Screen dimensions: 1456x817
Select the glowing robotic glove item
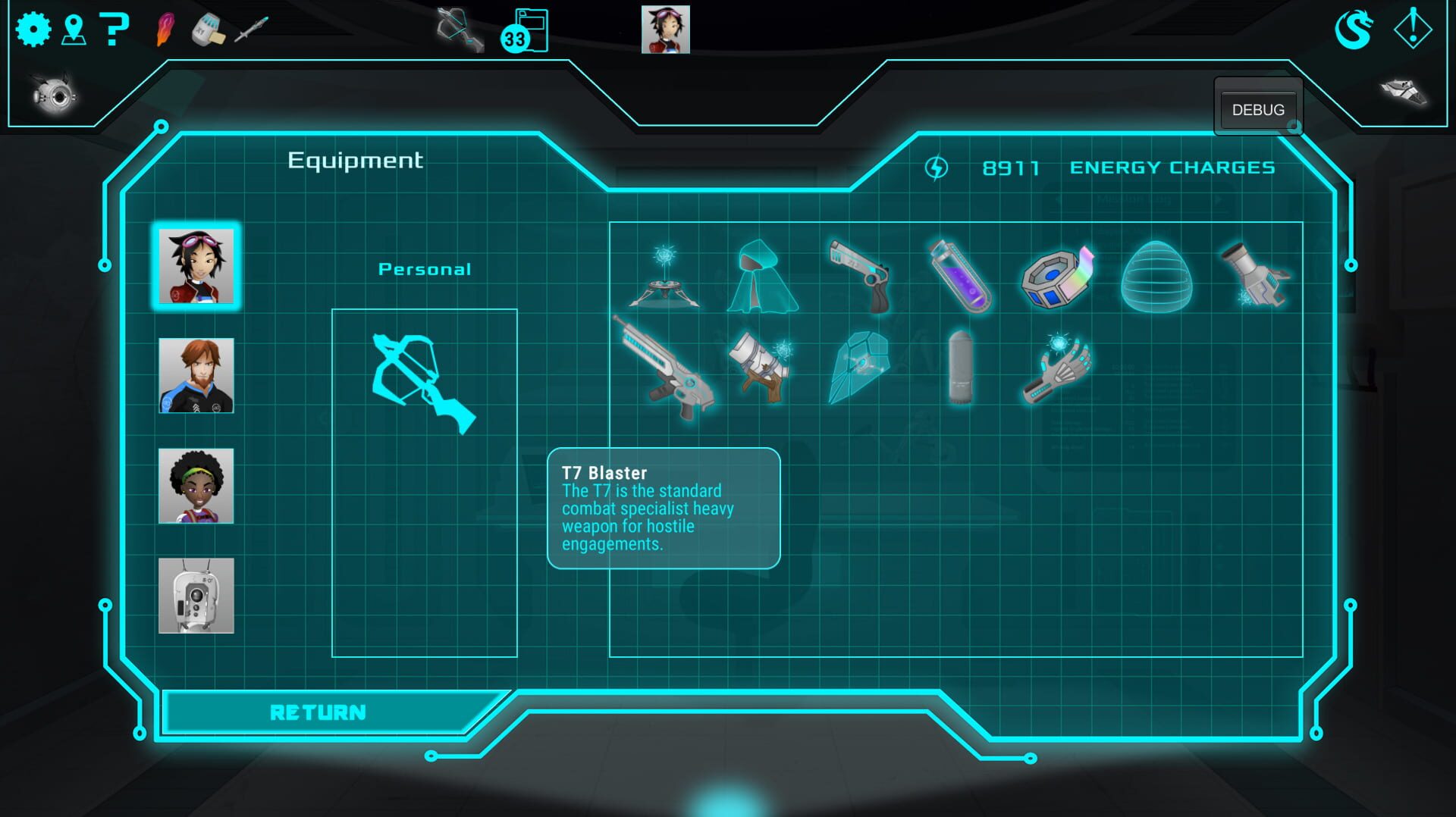click(1058, 368)
